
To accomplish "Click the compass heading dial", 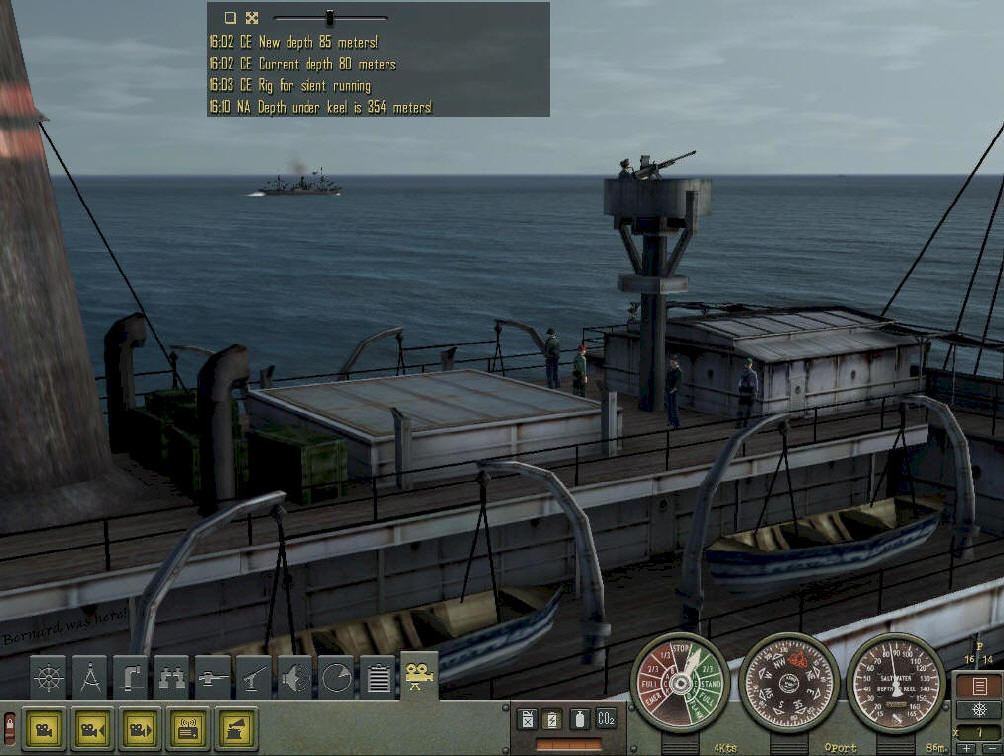I will pyautogui.click(x=789, y=682).
